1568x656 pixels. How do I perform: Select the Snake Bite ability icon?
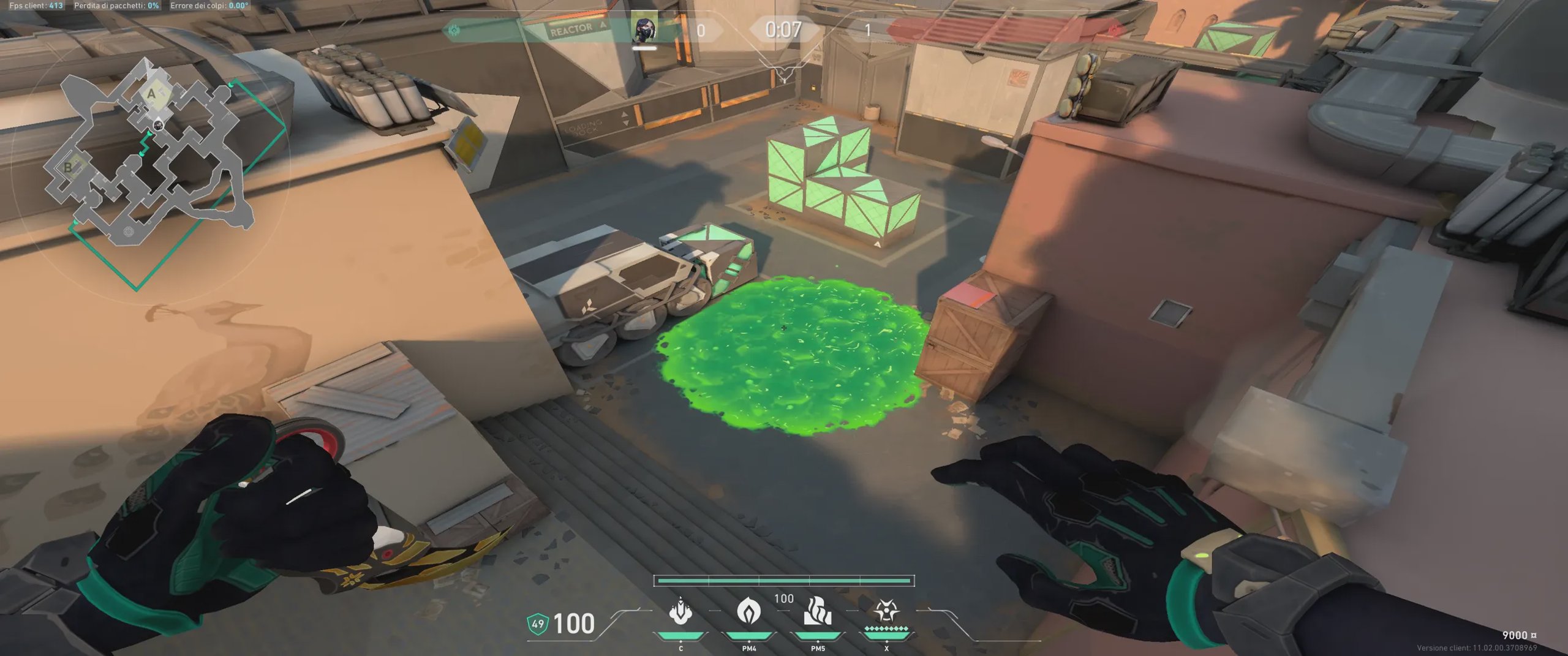pyautogui.click(x=680, y=612)
